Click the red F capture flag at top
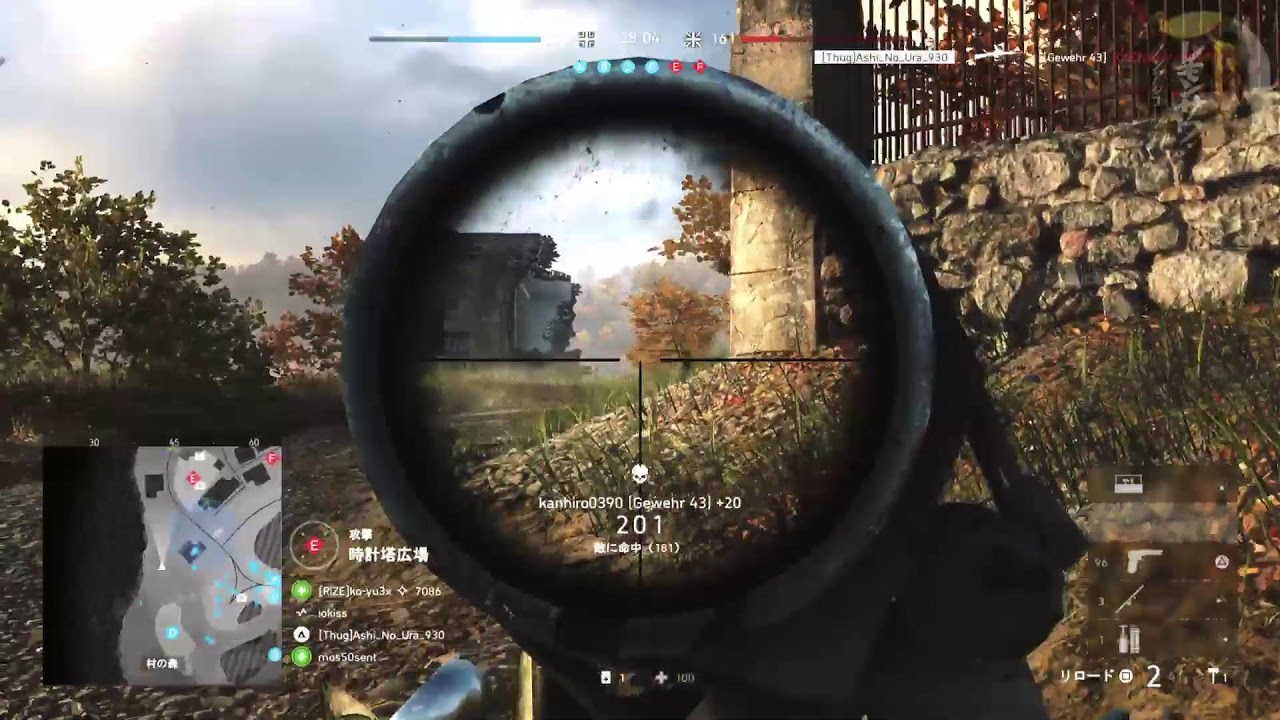This screenshot has height=720, width=1280. [x=700, y=67]
